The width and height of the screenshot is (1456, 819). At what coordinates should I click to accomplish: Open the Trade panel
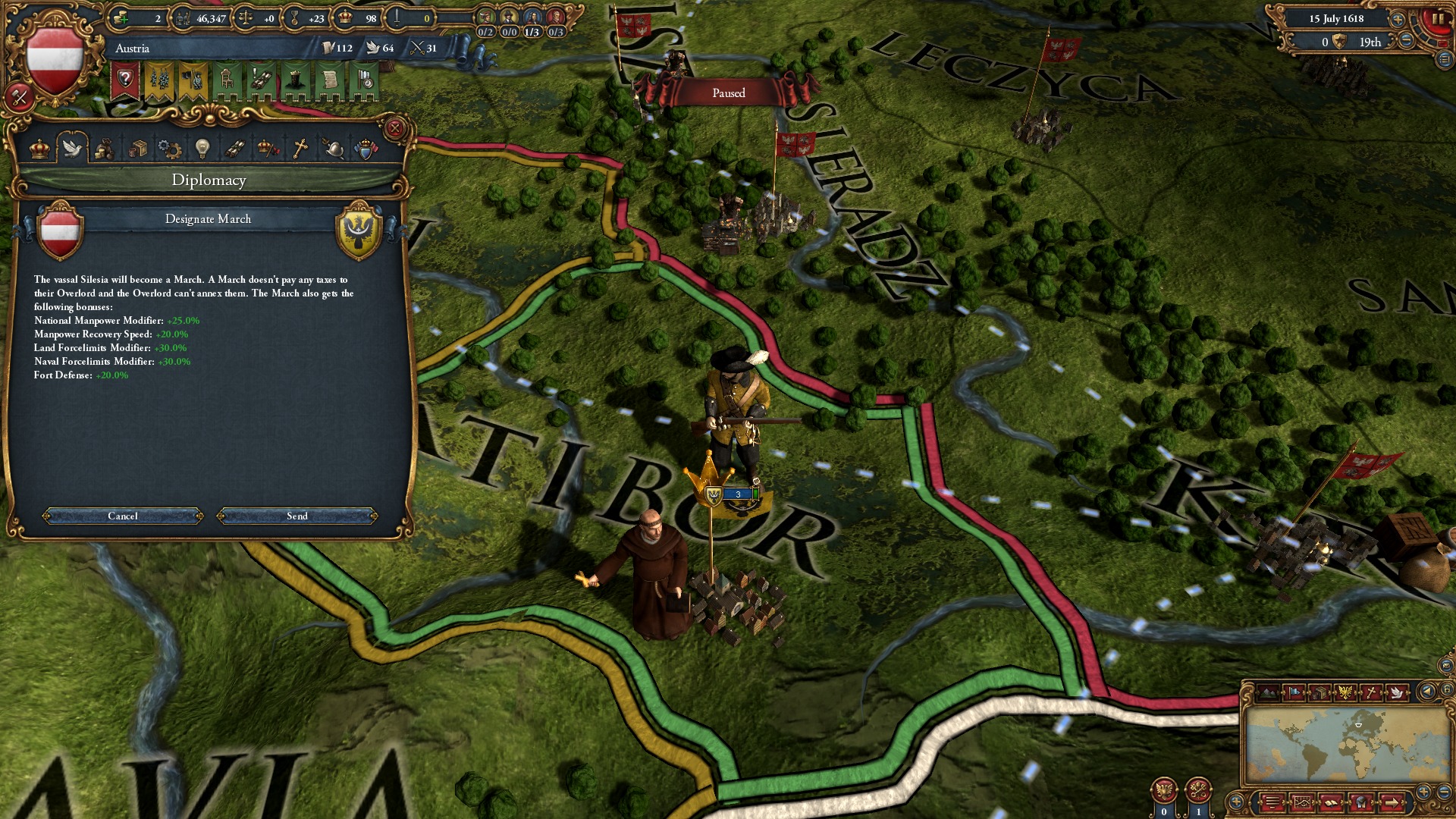click(x=139, y=149)
